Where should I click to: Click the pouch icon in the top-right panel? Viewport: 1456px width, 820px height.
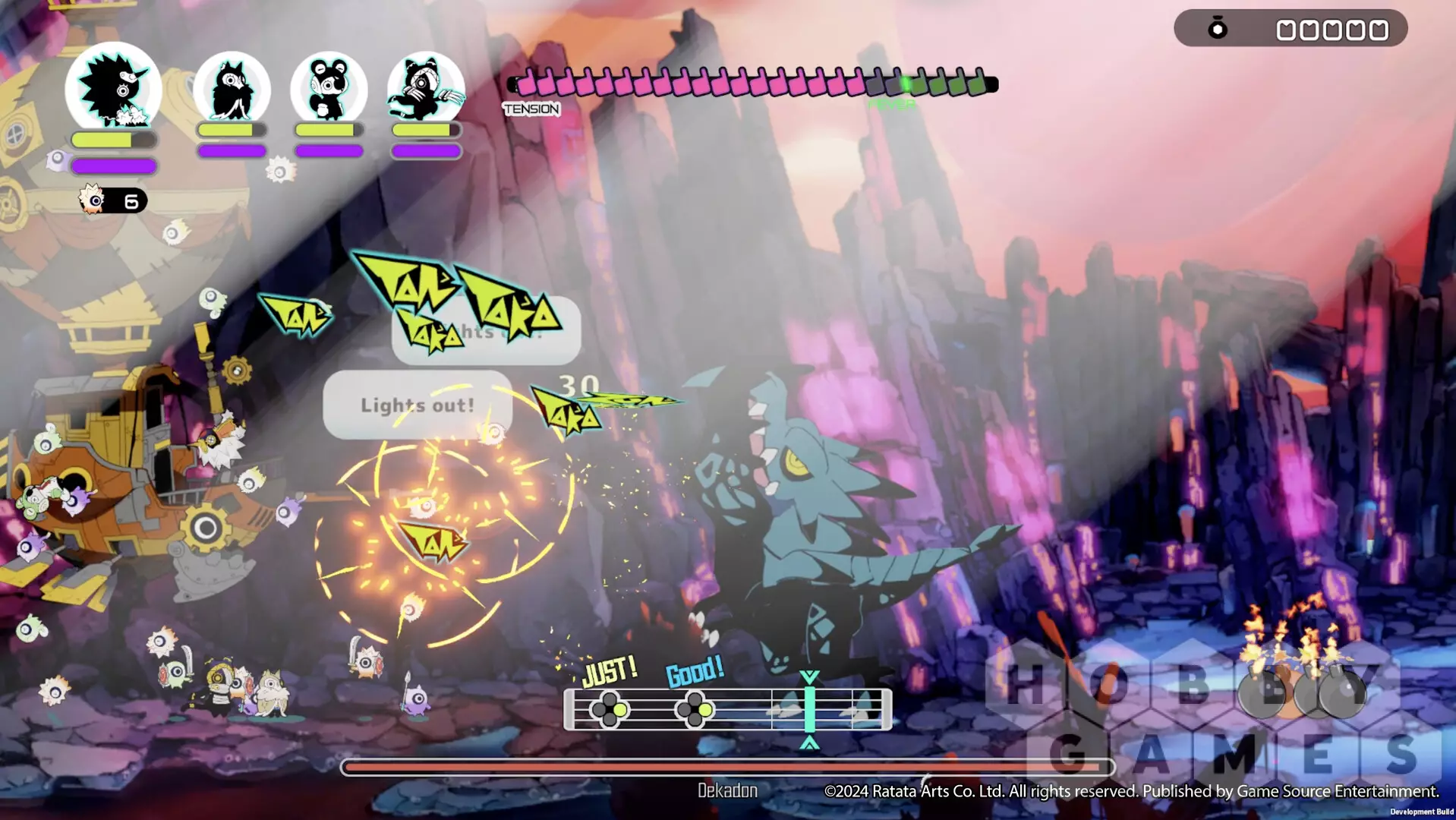pos(1218,29)
